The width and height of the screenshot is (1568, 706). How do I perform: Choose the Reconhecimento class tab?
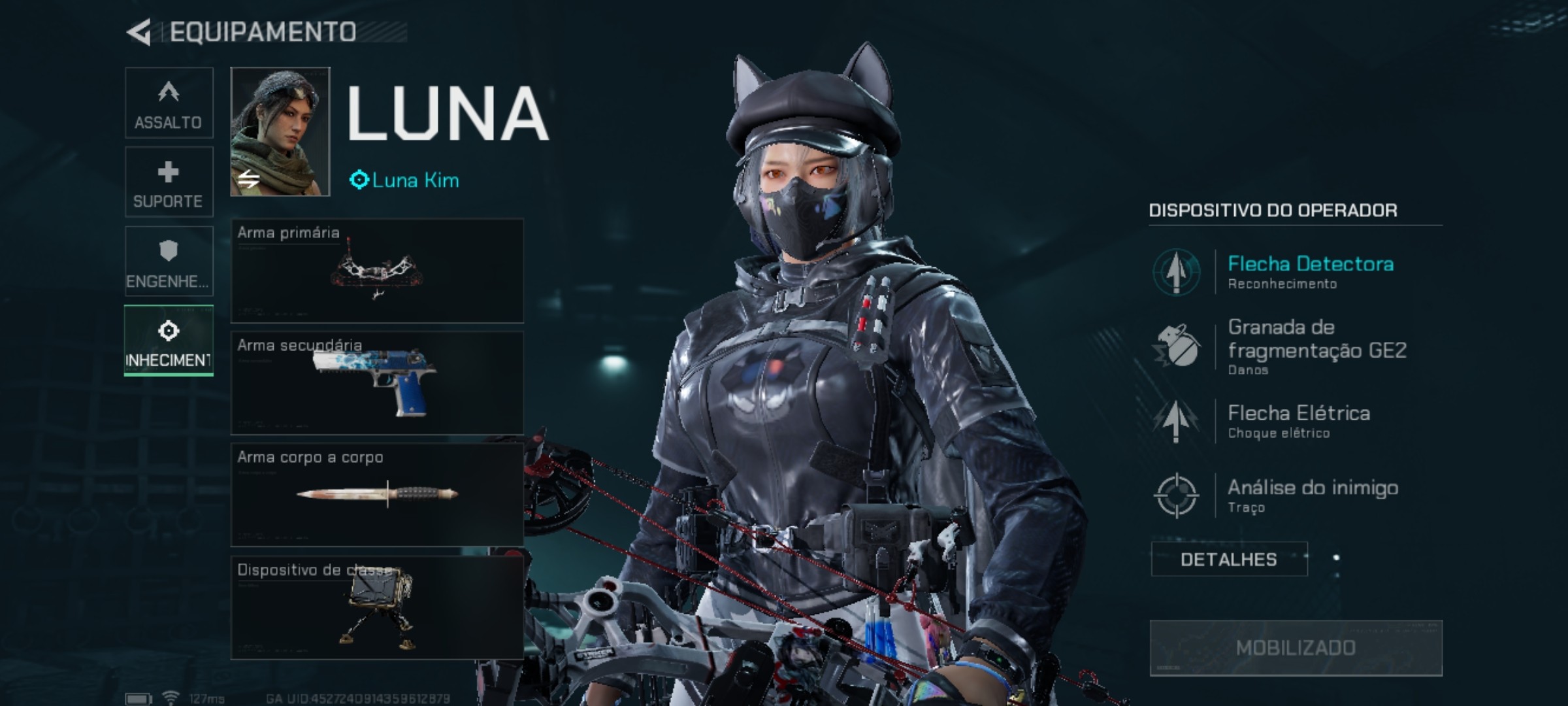(169, 341)
